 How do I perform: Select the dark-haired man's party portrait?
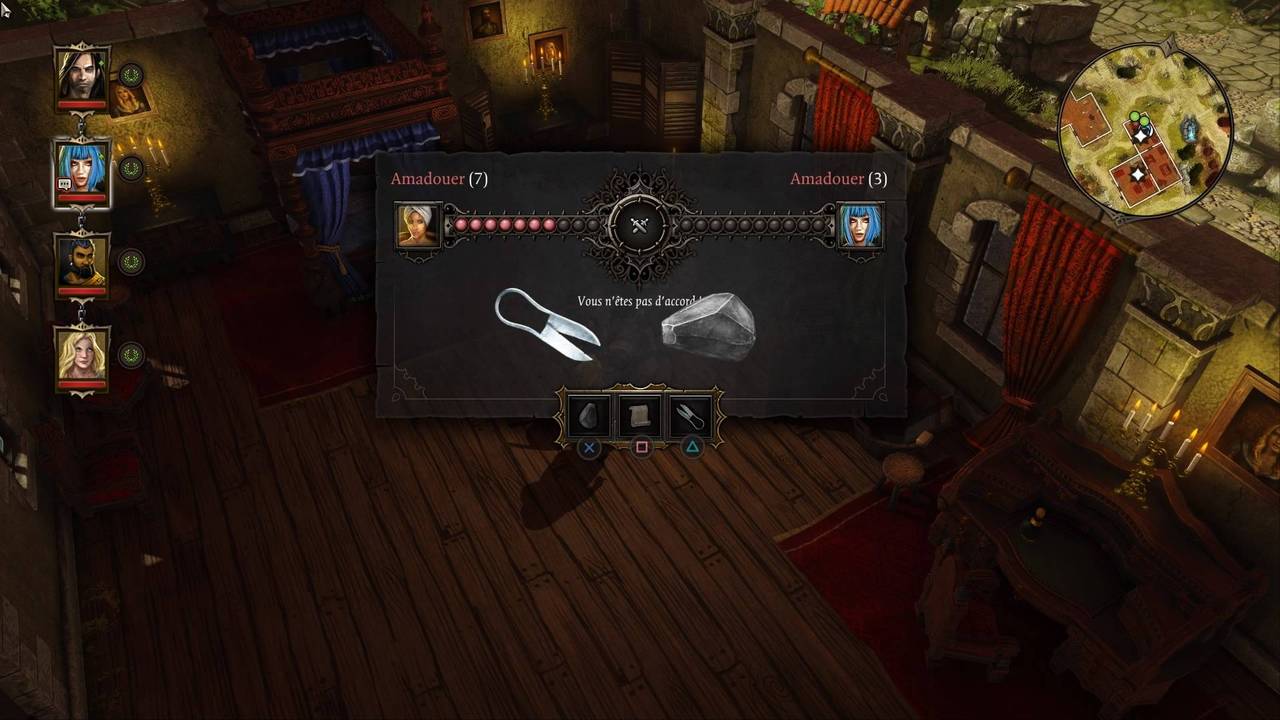pyautogui.click(x=82, y=74)
